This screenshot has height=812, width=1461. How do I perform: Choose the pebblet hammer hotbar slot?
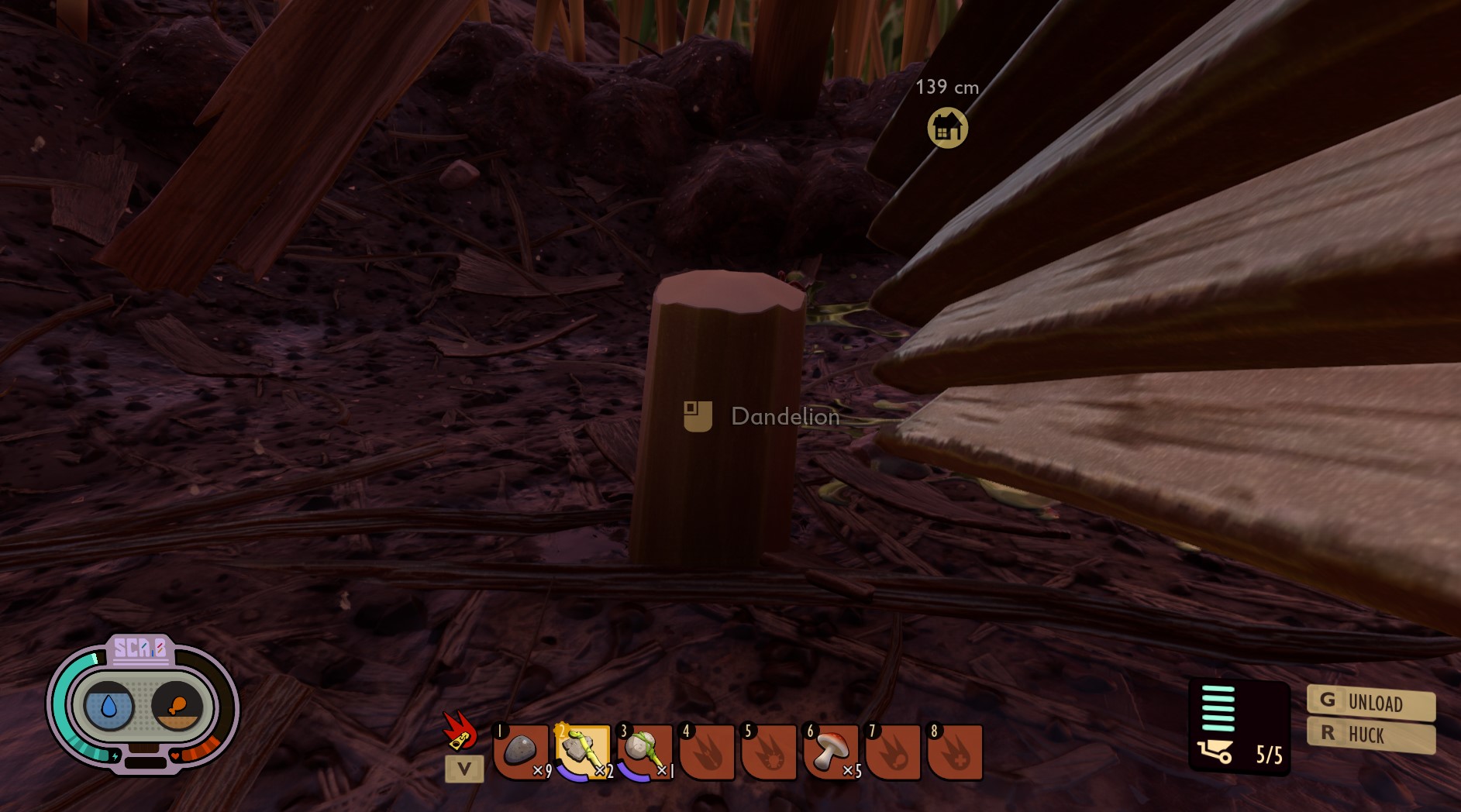(x=645, y=751)
